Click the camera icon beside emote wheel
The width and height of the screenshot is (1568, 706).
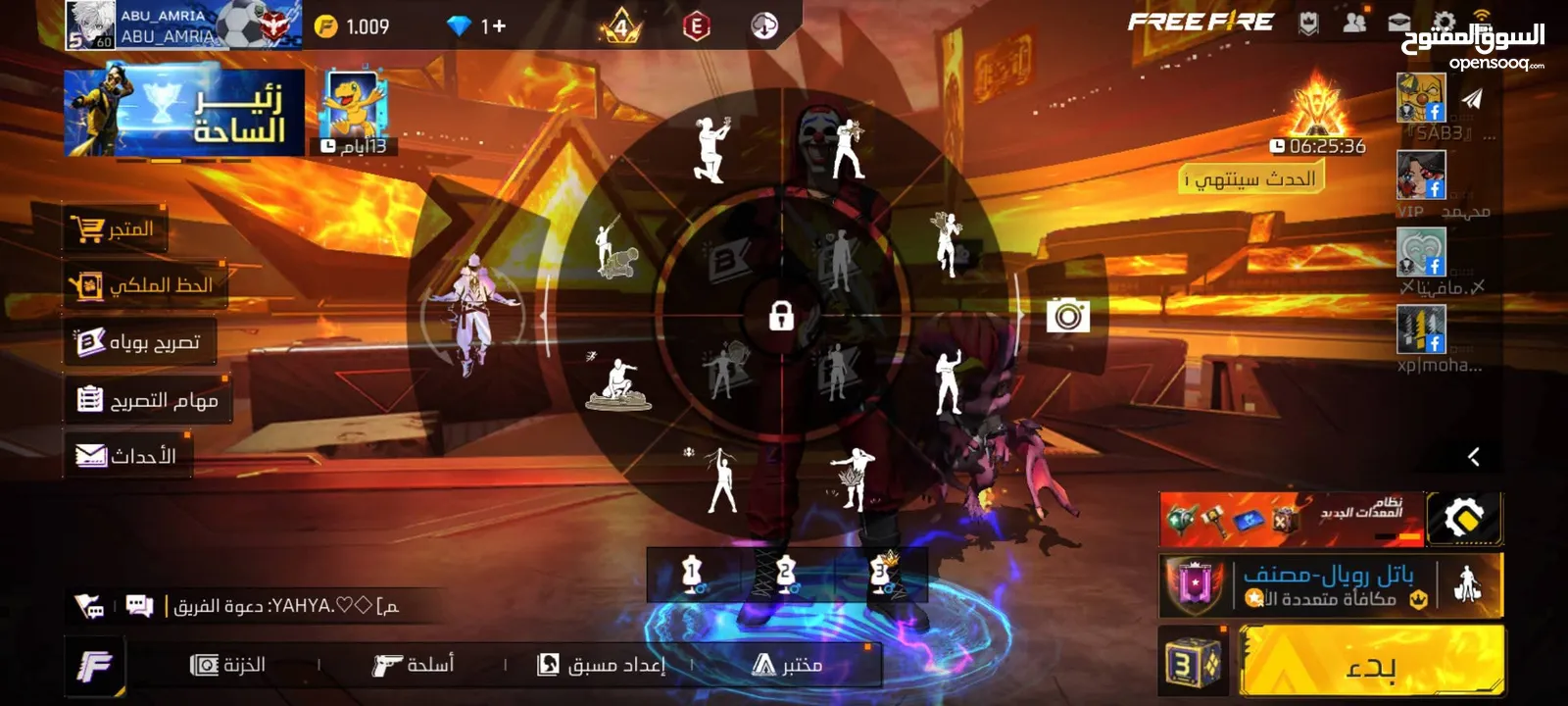[x=1067, y=317]
